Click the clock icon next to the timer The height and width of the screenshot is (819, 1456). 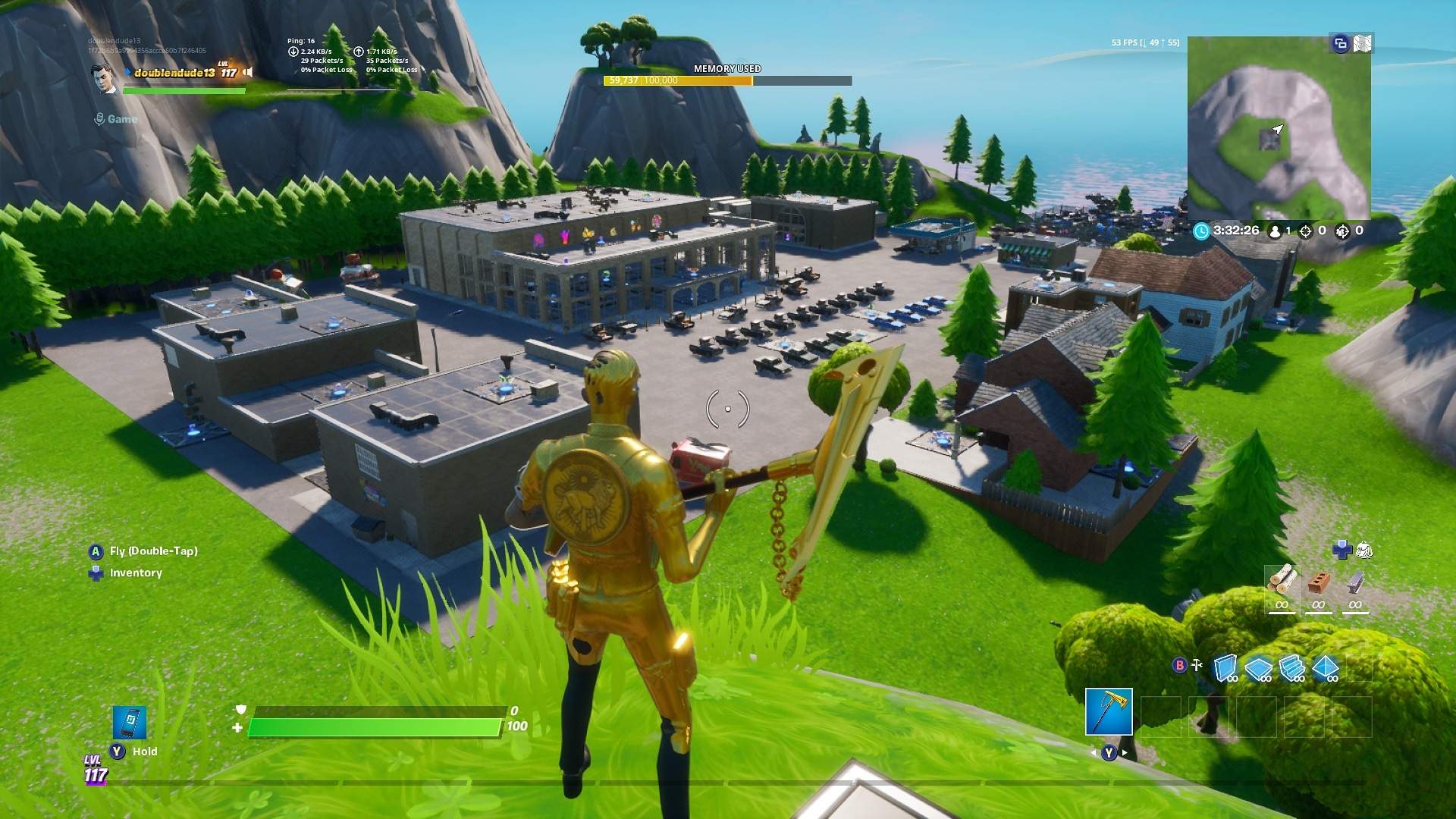coord(1201,231)
